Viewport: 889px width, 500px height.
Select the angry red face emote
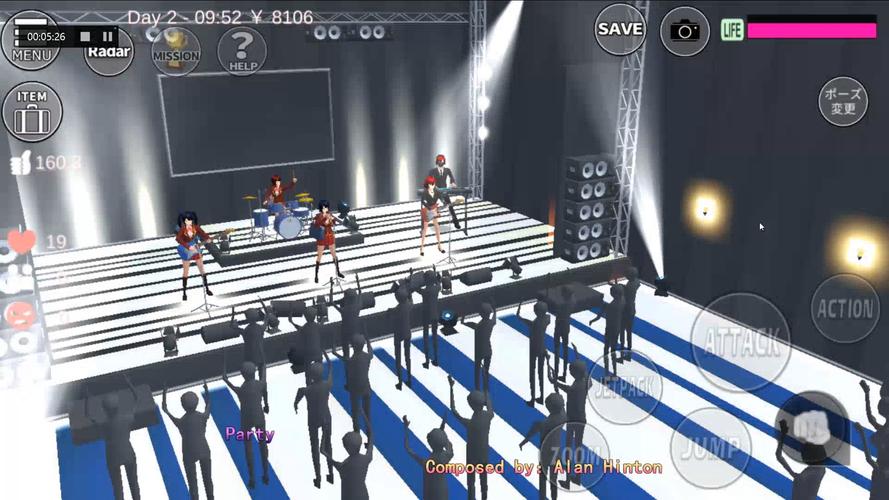pos(19,315)
